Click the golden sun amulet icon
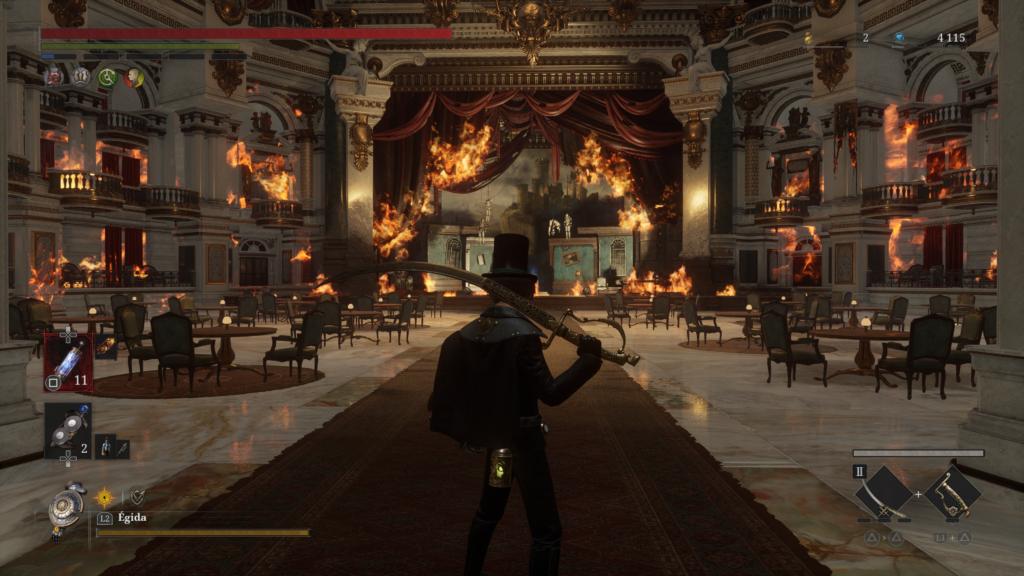 (x=104, y=496)
